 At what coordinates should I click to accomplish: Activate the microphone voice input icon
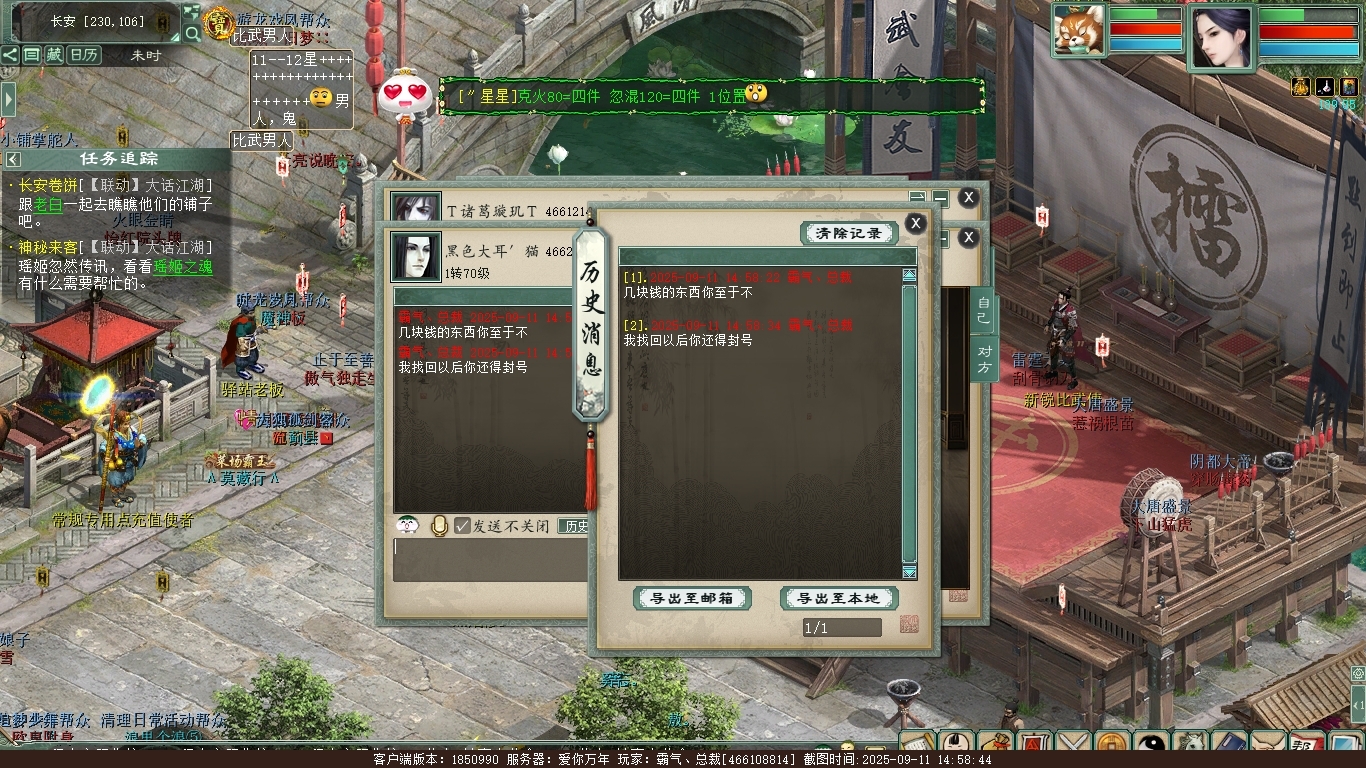[438, 525]
